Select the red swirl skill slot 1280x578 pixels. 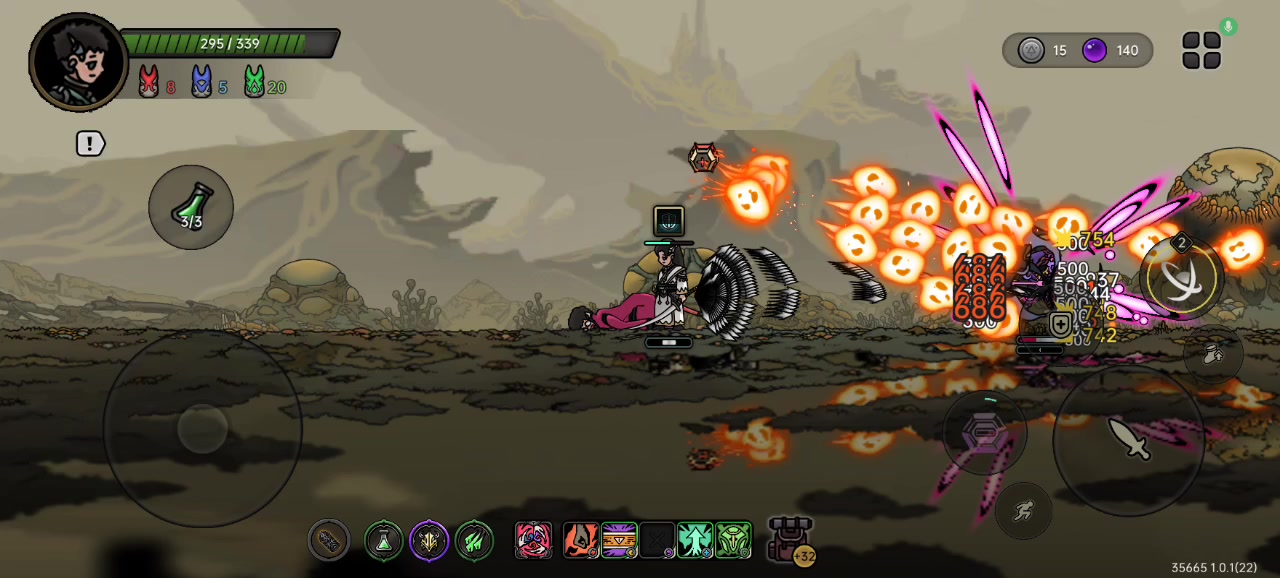click(533, 541)
